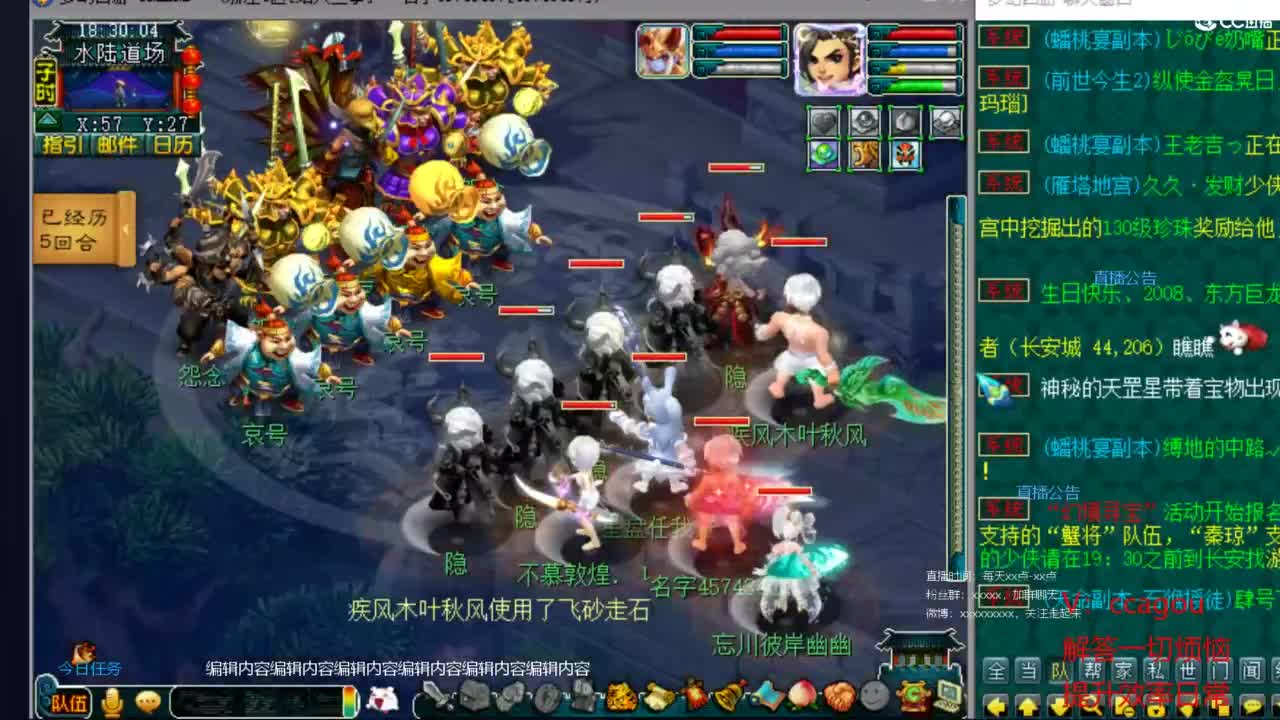Expand chat history using the yellow up arrow
Image resolution: width=1280 pixels, height=720 pixels.
(1027, 708)
